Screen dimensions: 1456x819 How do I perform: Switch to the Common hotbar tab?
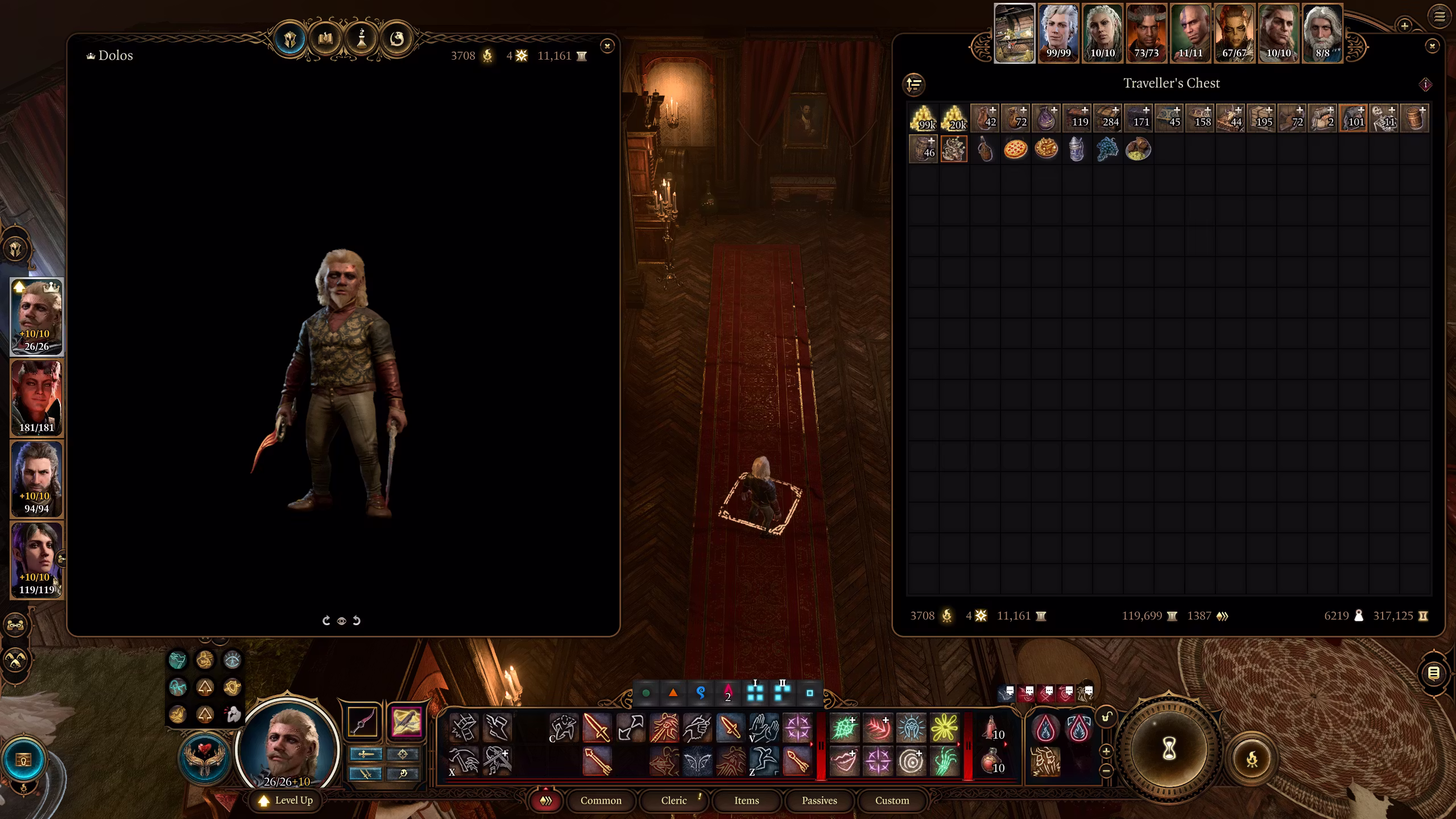tap(601, 800)
